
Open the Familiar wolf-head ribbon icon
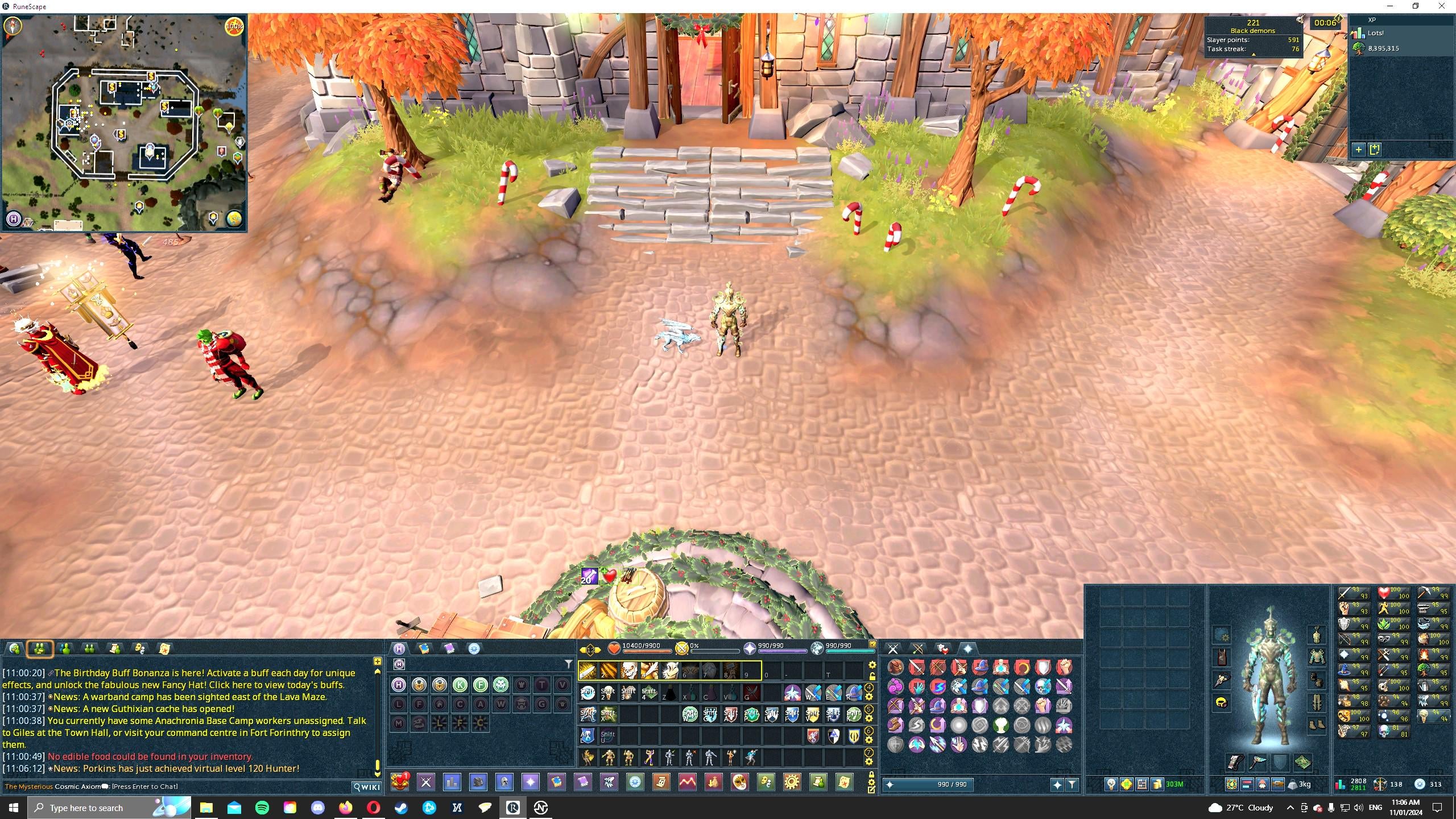tap(609, 782)
